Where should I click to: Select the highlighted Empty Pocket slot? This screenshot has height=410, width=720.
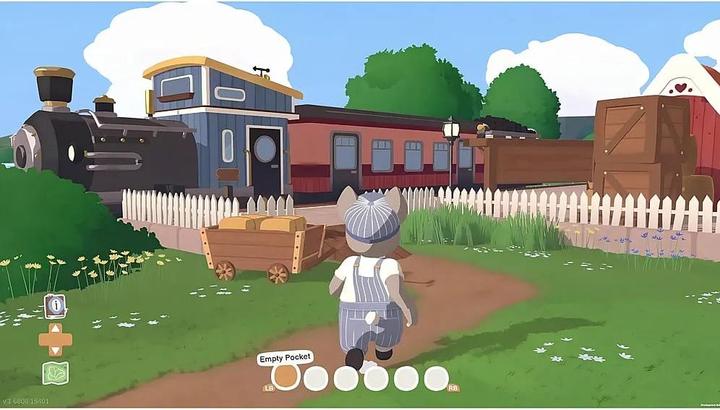click(x=286, y=377)
